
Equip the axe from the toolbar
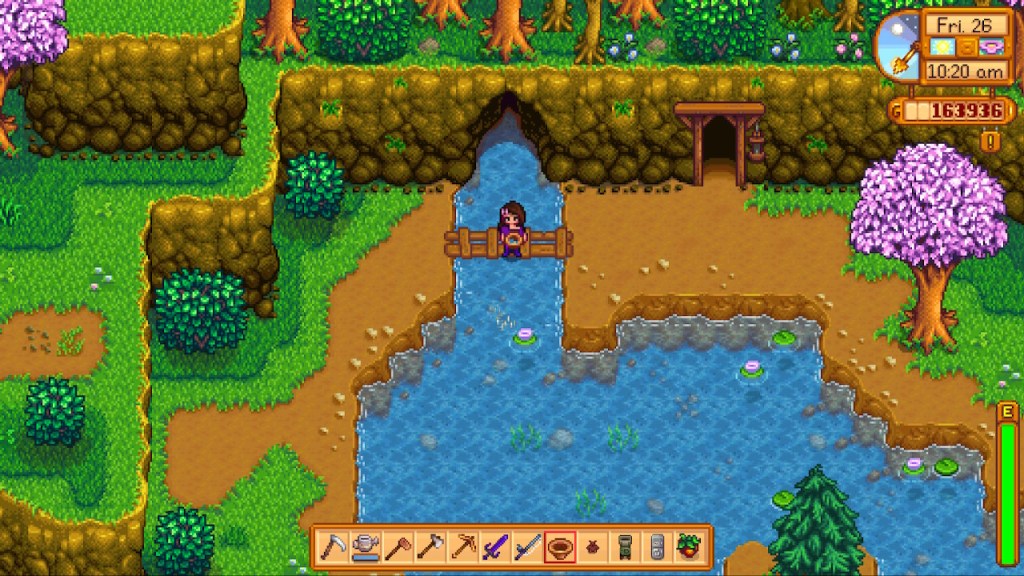[430, 547]
